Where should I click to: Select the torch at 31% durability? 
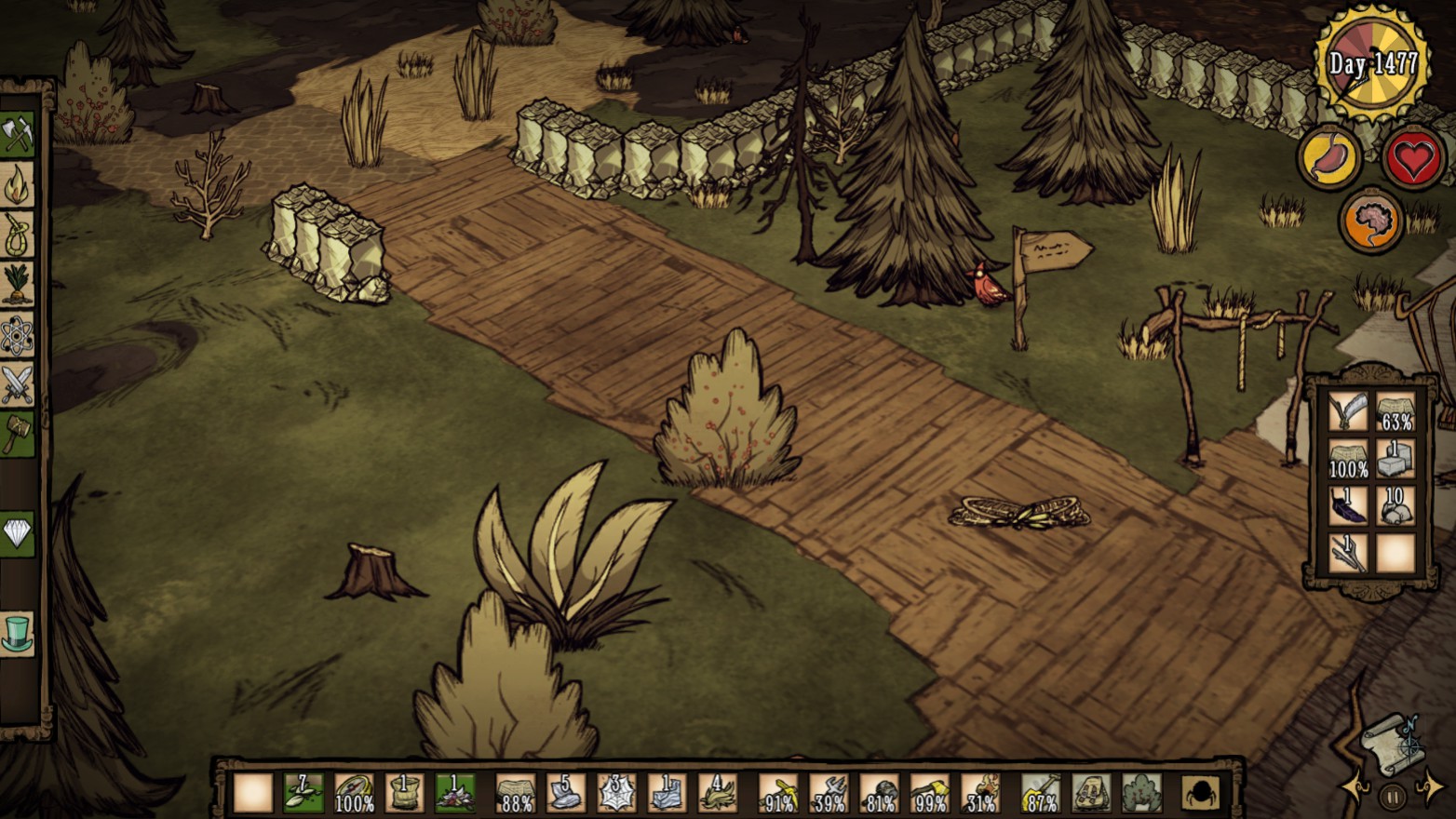(979, 793)
